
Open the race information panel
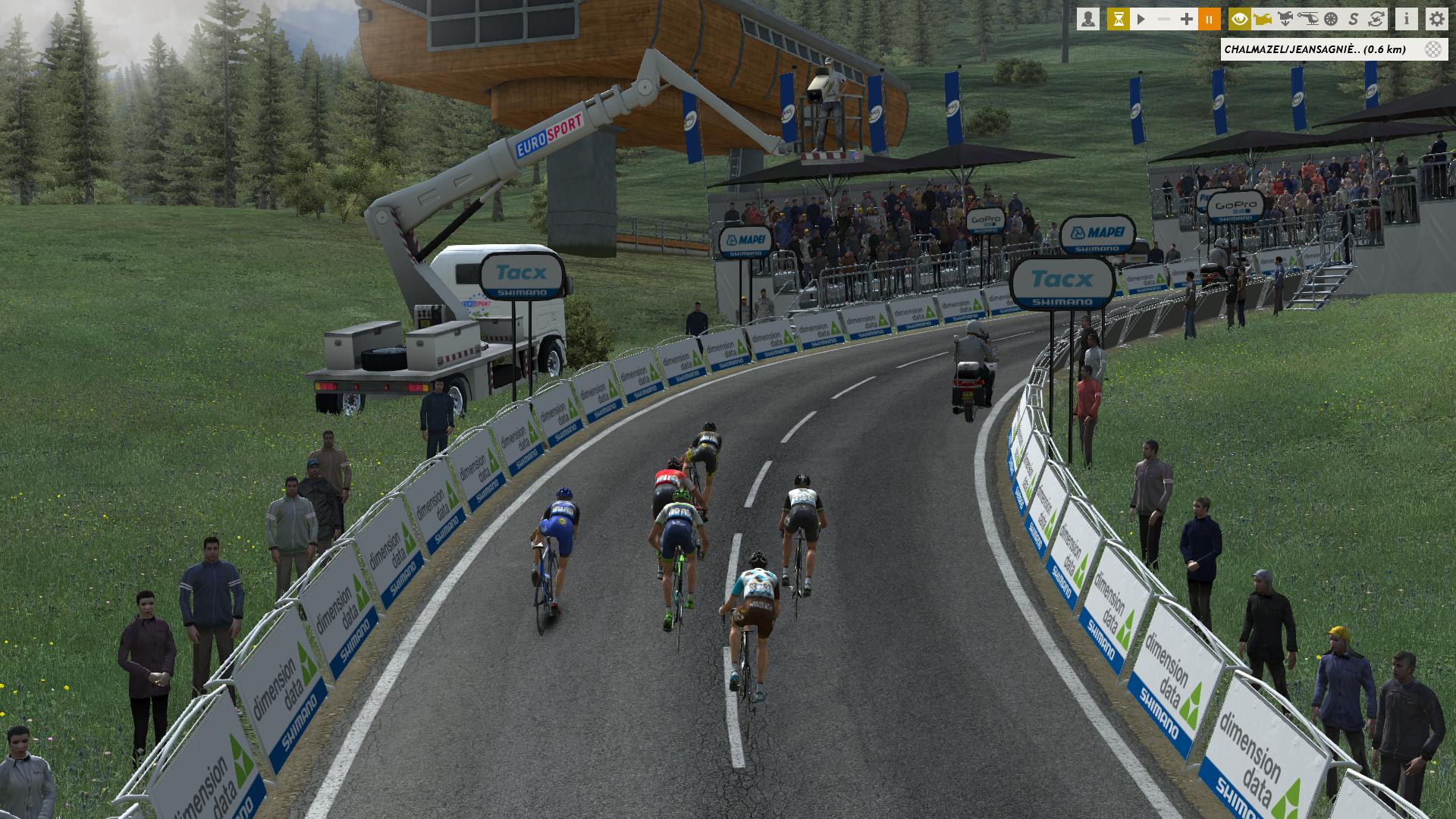pos(1407,19)
